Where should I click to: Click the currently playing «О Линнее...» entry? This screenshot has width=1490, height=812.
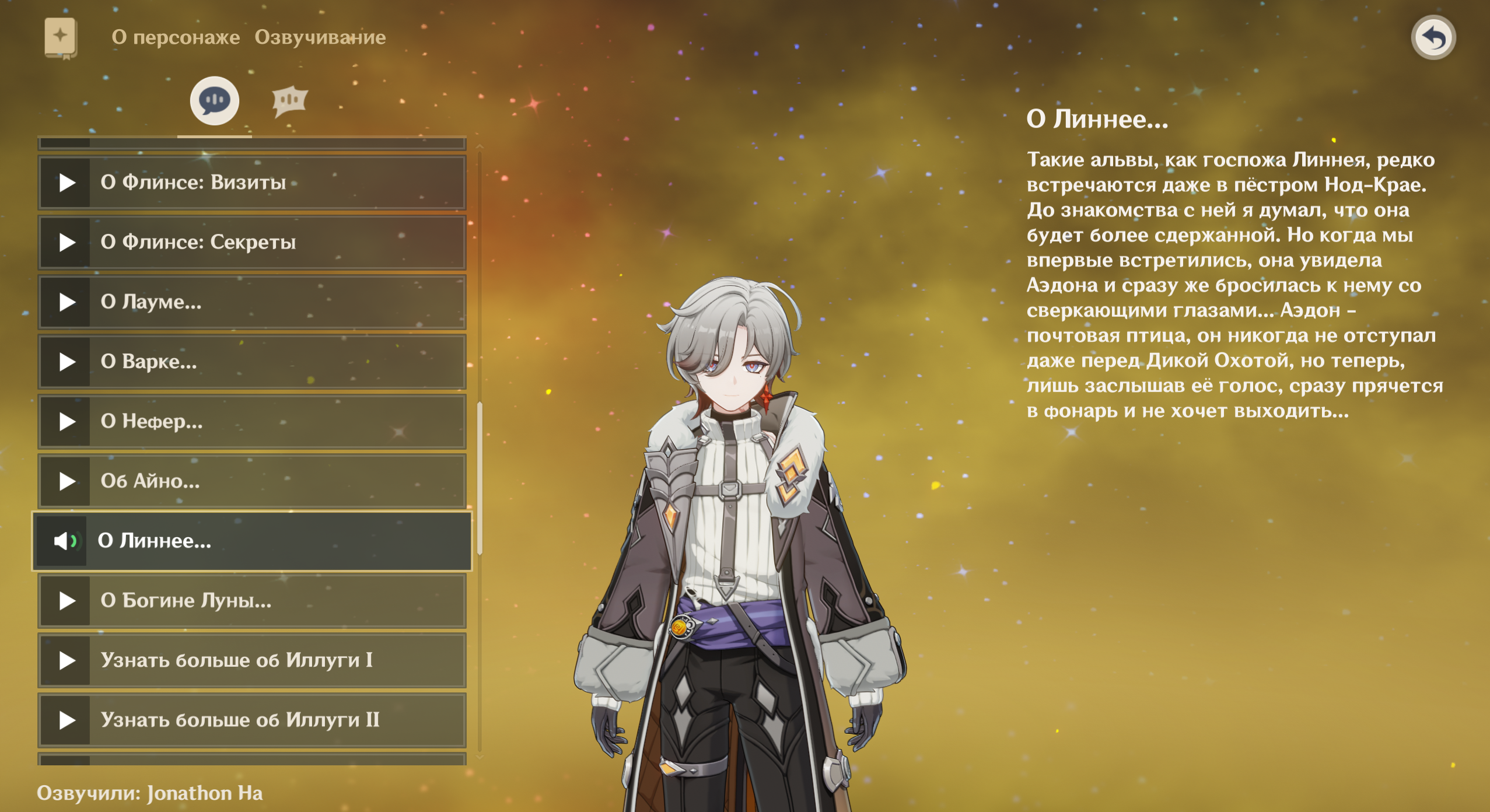(x=252, y=541)
